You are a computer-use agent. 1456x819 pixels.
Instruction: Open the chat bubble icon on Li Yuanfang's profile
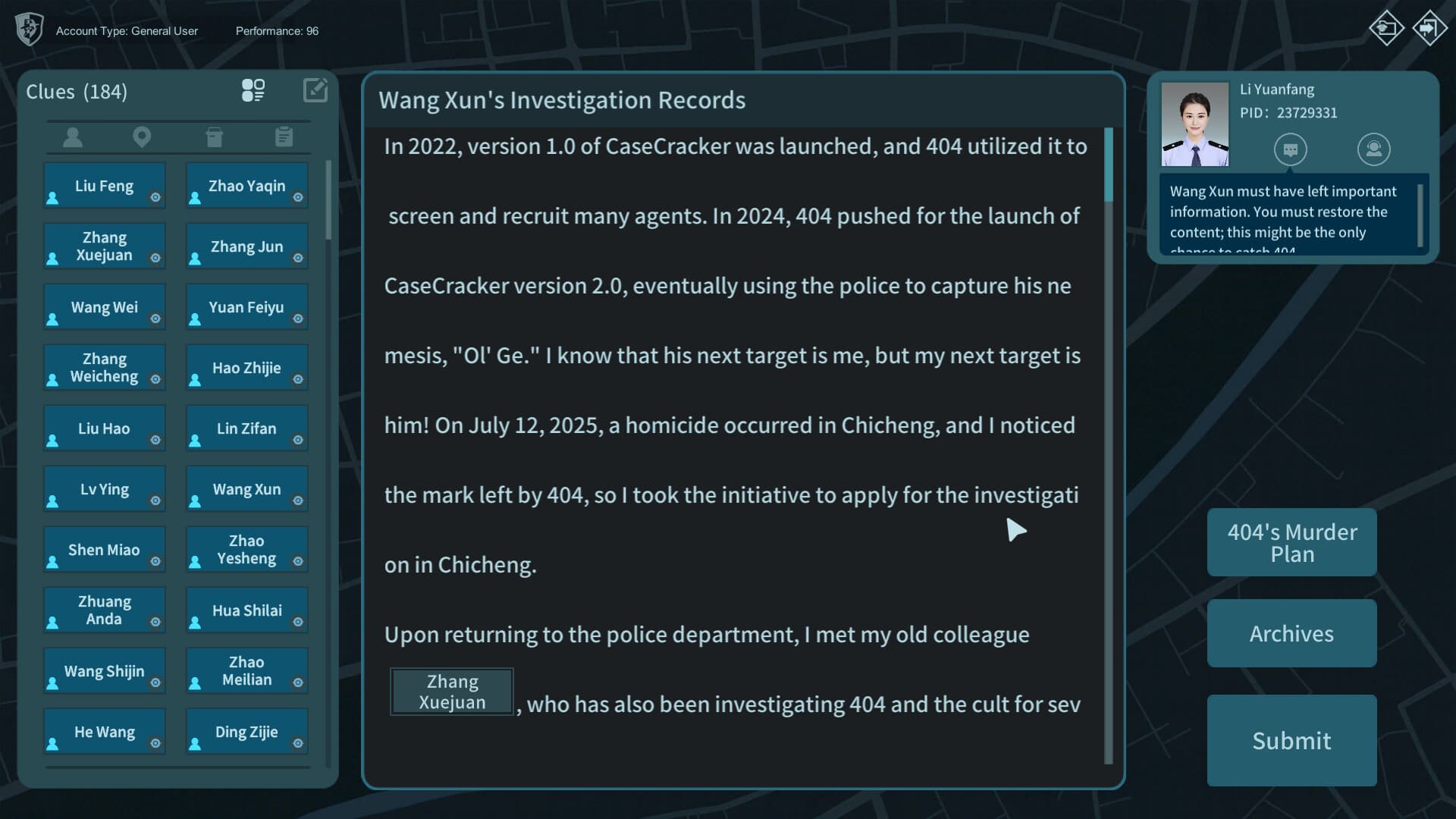[1291, 149]
